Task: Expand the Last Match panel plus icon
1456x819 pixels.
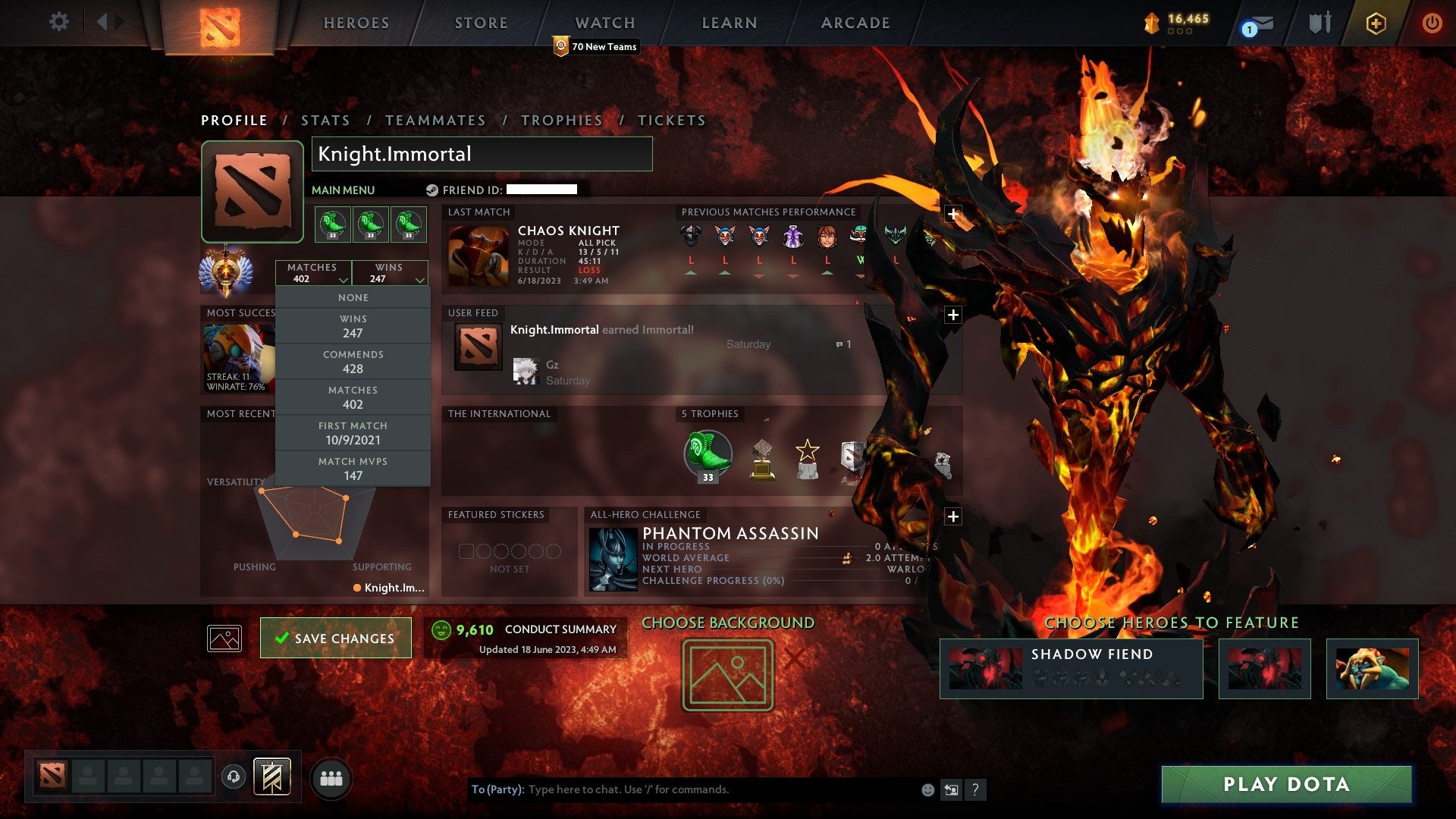Action: tap(953, 215)
